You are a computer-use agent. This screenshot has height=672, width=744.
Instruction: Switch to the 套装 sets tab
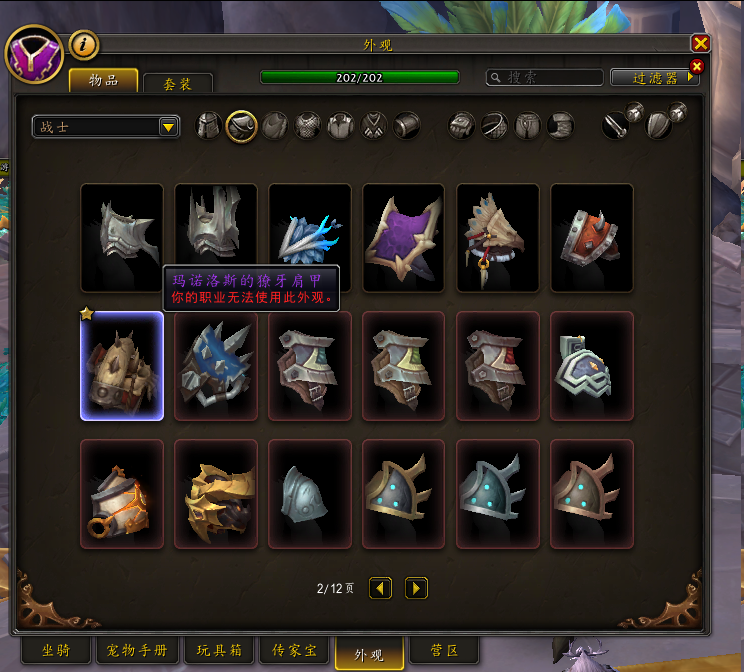(x=178, y=84)
